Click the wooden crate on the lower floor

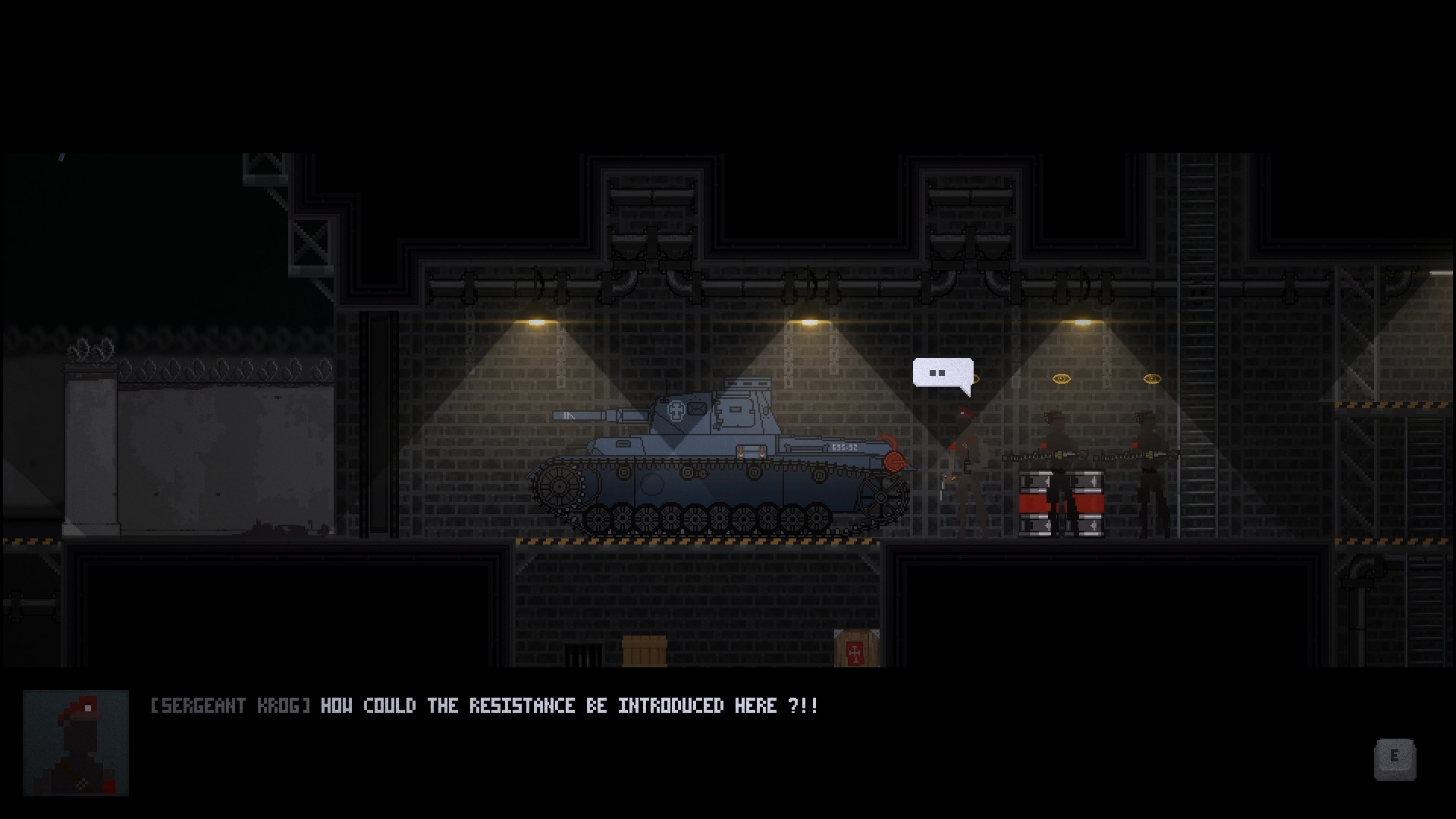(645, 654)
